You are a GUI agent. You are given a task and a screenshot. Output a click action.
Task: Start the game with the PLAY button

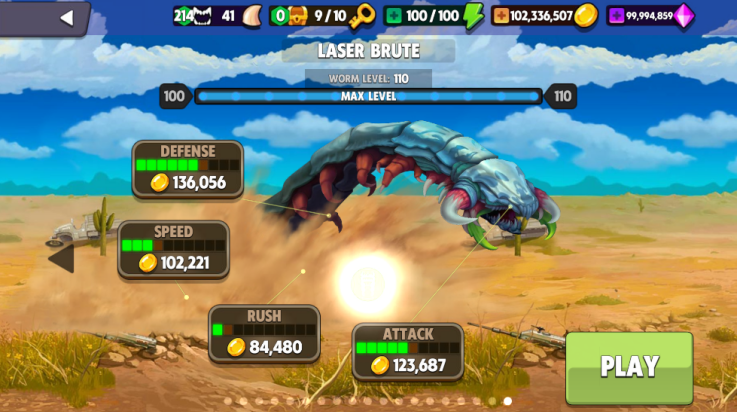coord(629,367)
